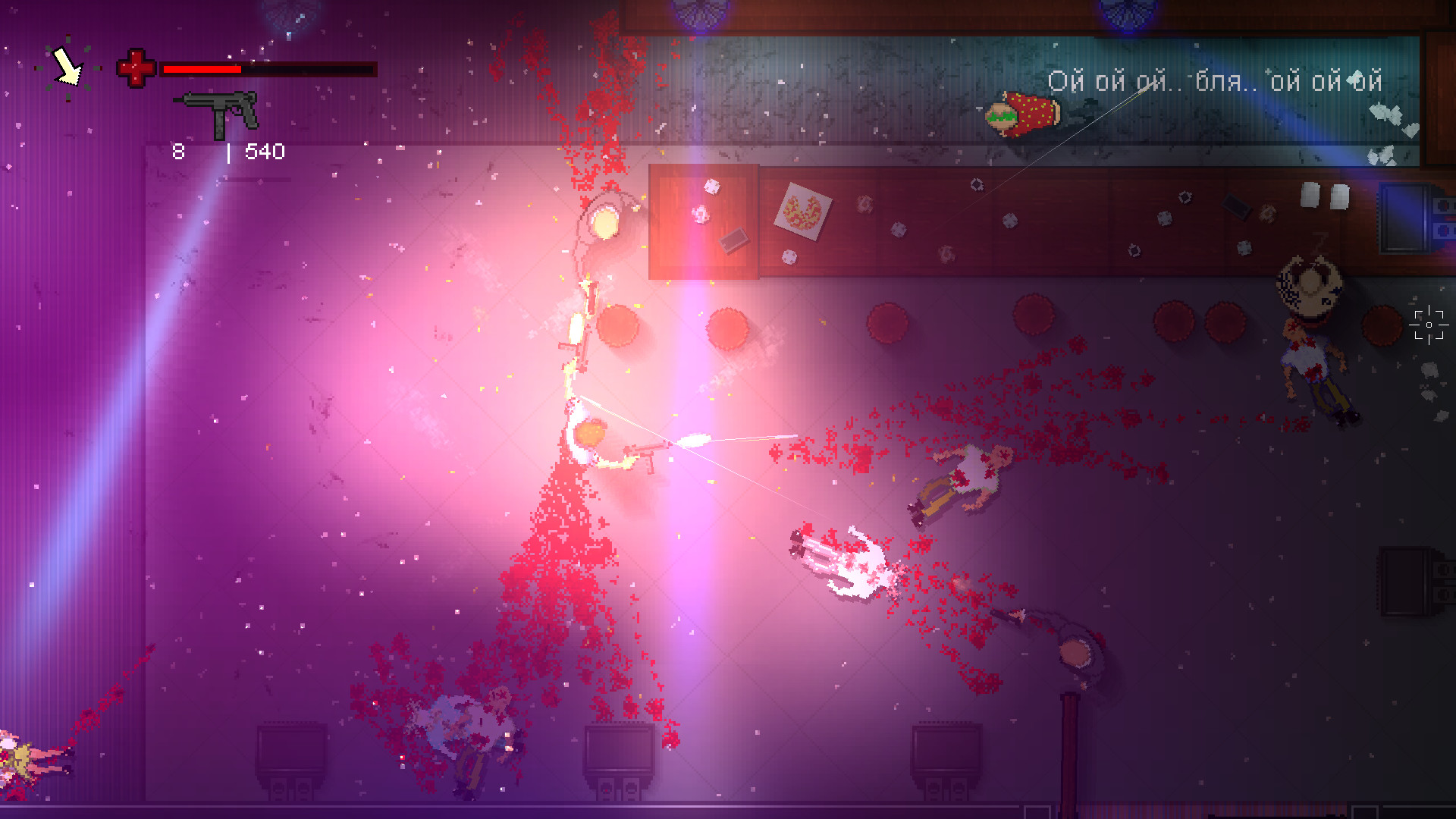Click the ammo counter showing 8 | 540
Viewport: 1456px width, 819px height.
pyautogui.click(x=227, y=151)
